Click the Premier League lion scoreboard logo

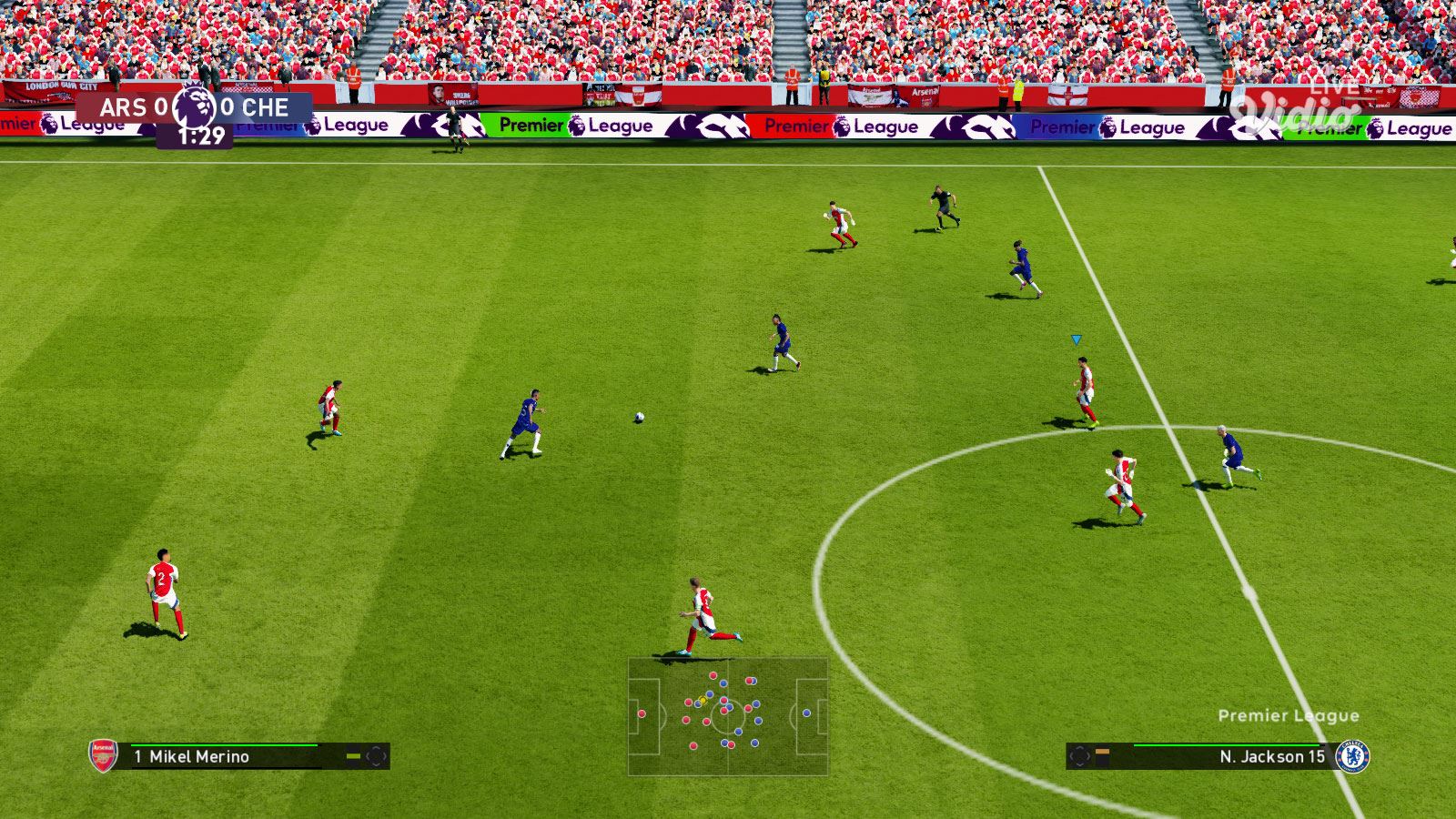coord(195,106)
